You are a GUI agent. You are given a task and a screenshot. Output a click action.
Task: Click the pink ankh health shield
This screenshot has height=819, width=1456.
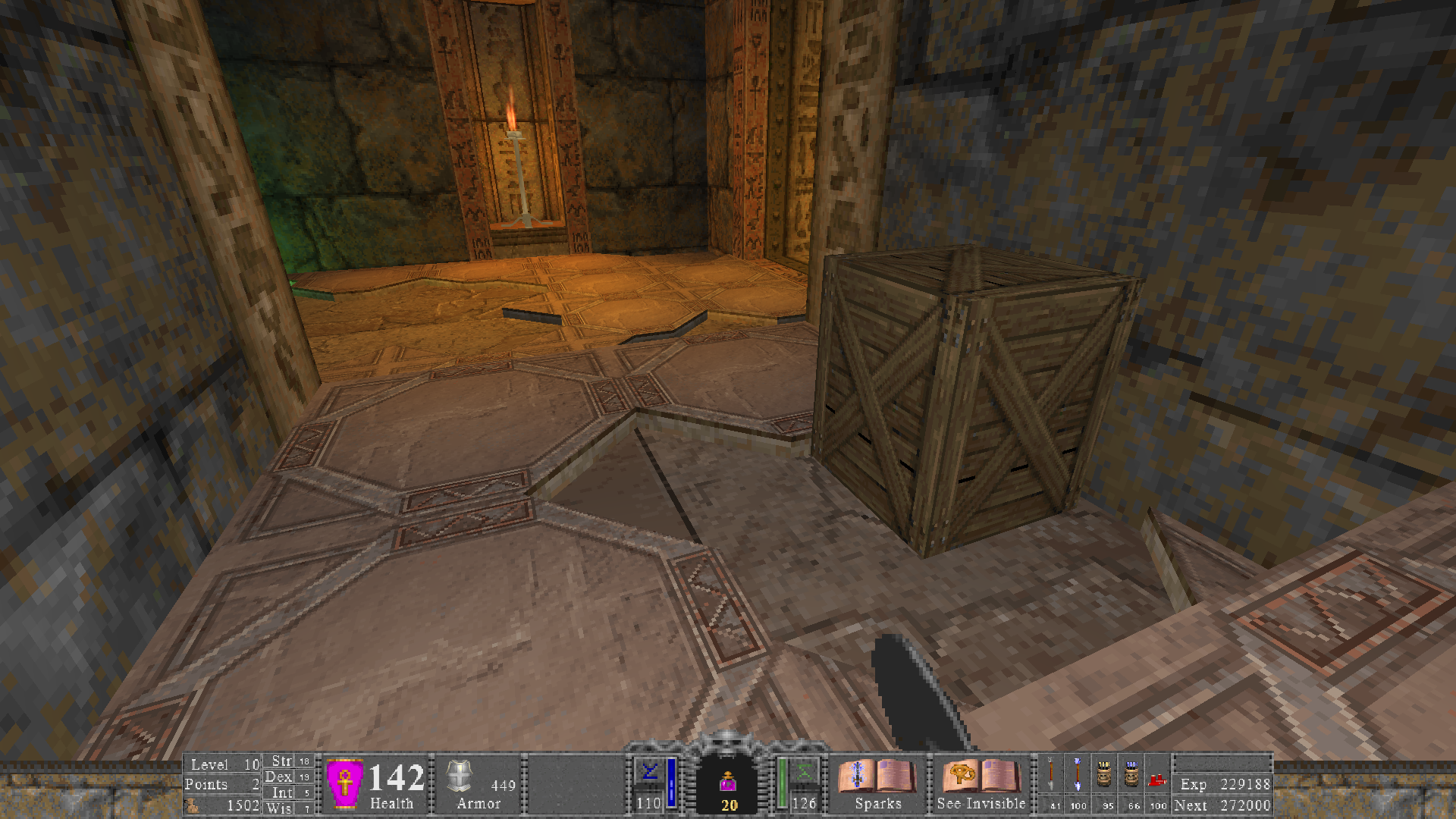pyautogui.click(x=344, y=783)
